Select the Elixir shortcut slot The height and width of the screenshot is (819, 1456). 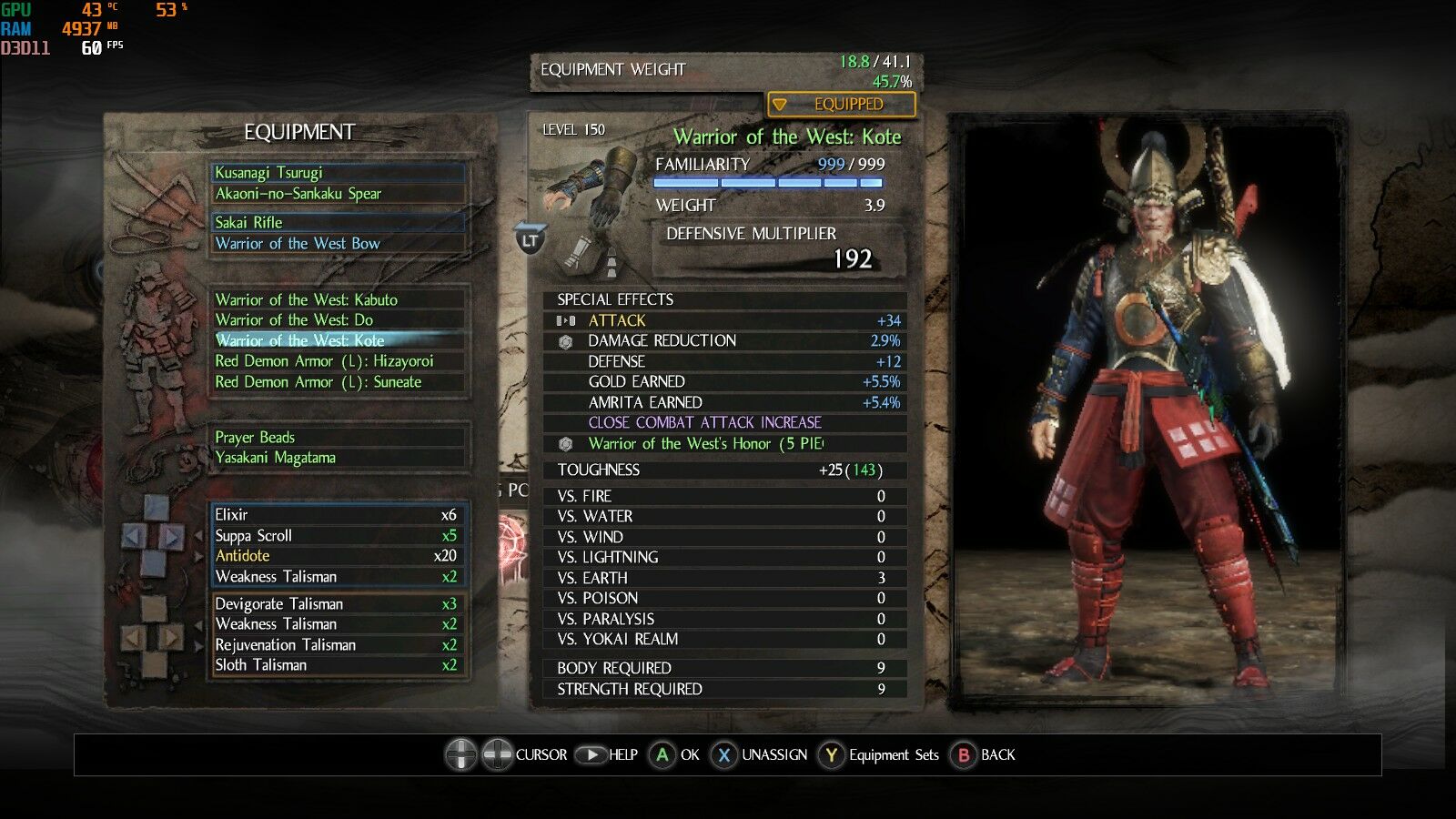pos(337,515)
